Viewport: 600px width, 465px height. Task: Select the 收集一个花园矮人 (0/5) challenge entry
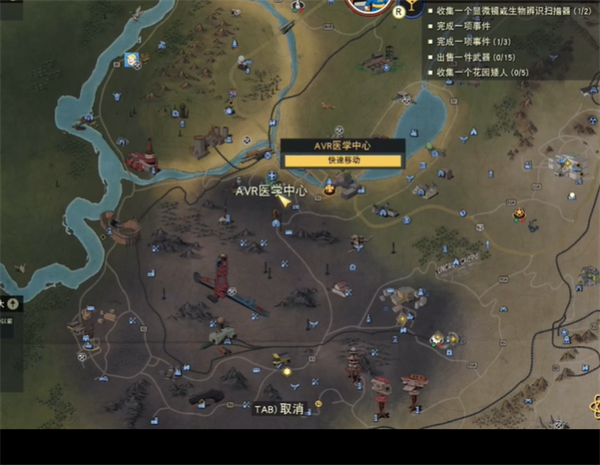482,72
